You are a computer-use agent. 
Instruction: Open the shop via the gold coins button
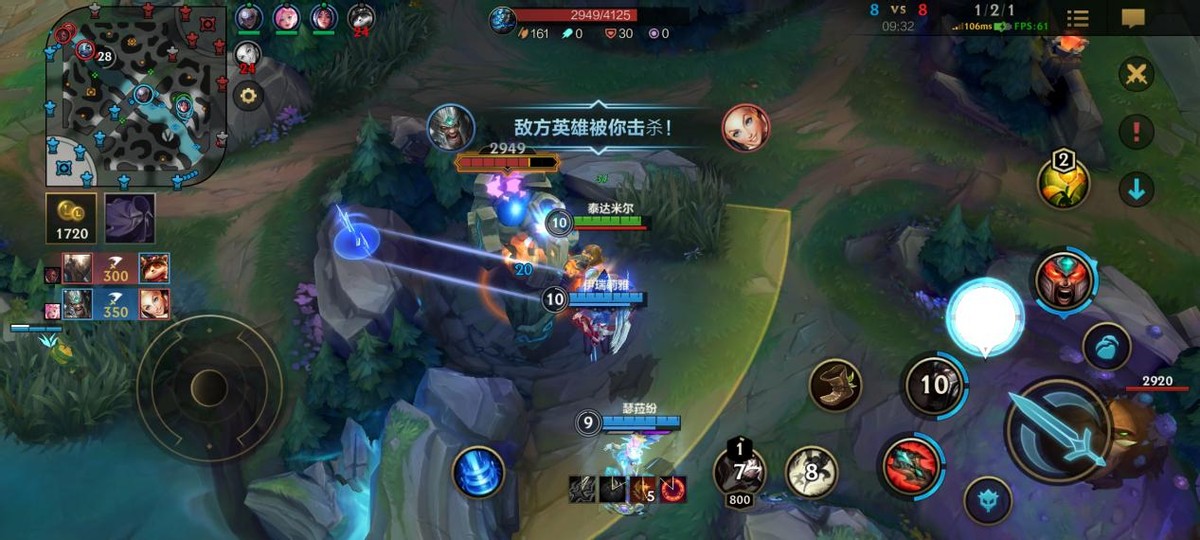(x=72, y=218)
